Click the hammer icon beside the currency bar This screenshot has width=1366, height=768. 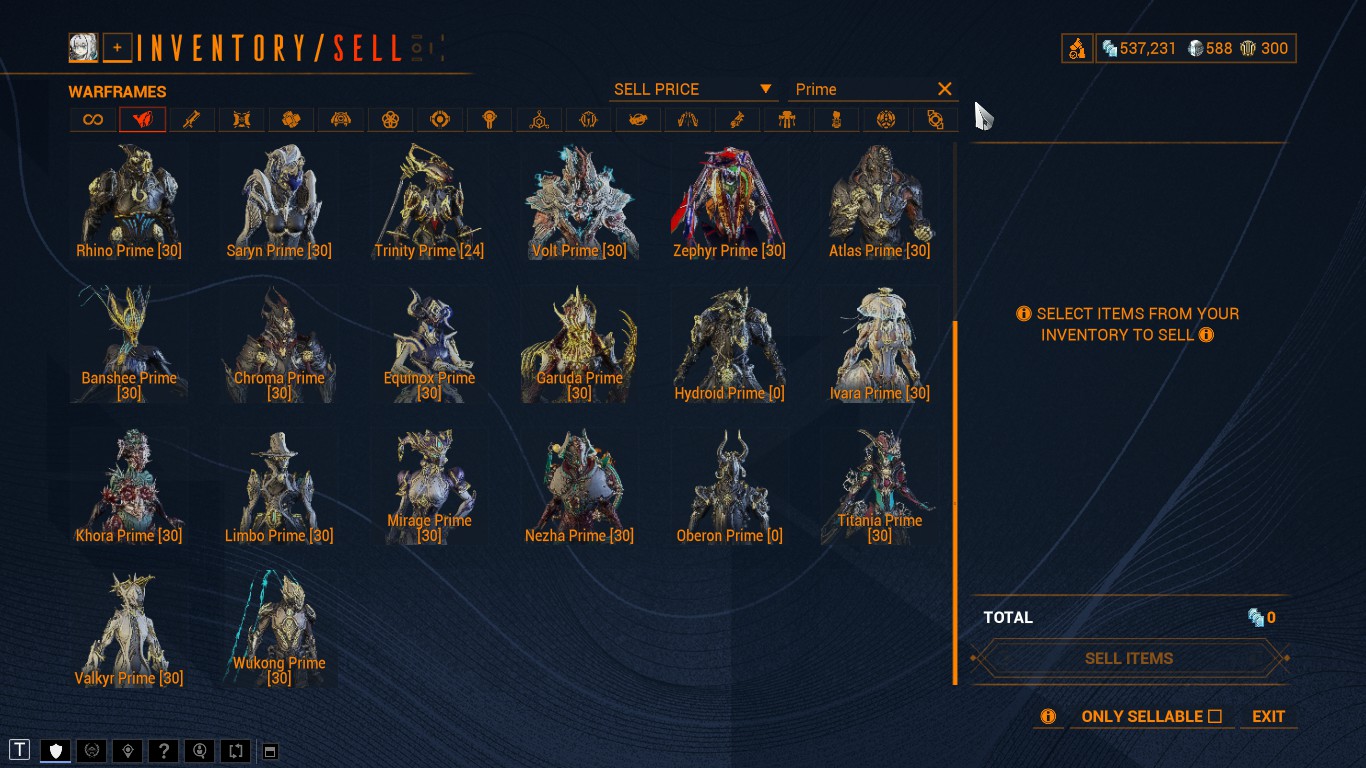1077,47
